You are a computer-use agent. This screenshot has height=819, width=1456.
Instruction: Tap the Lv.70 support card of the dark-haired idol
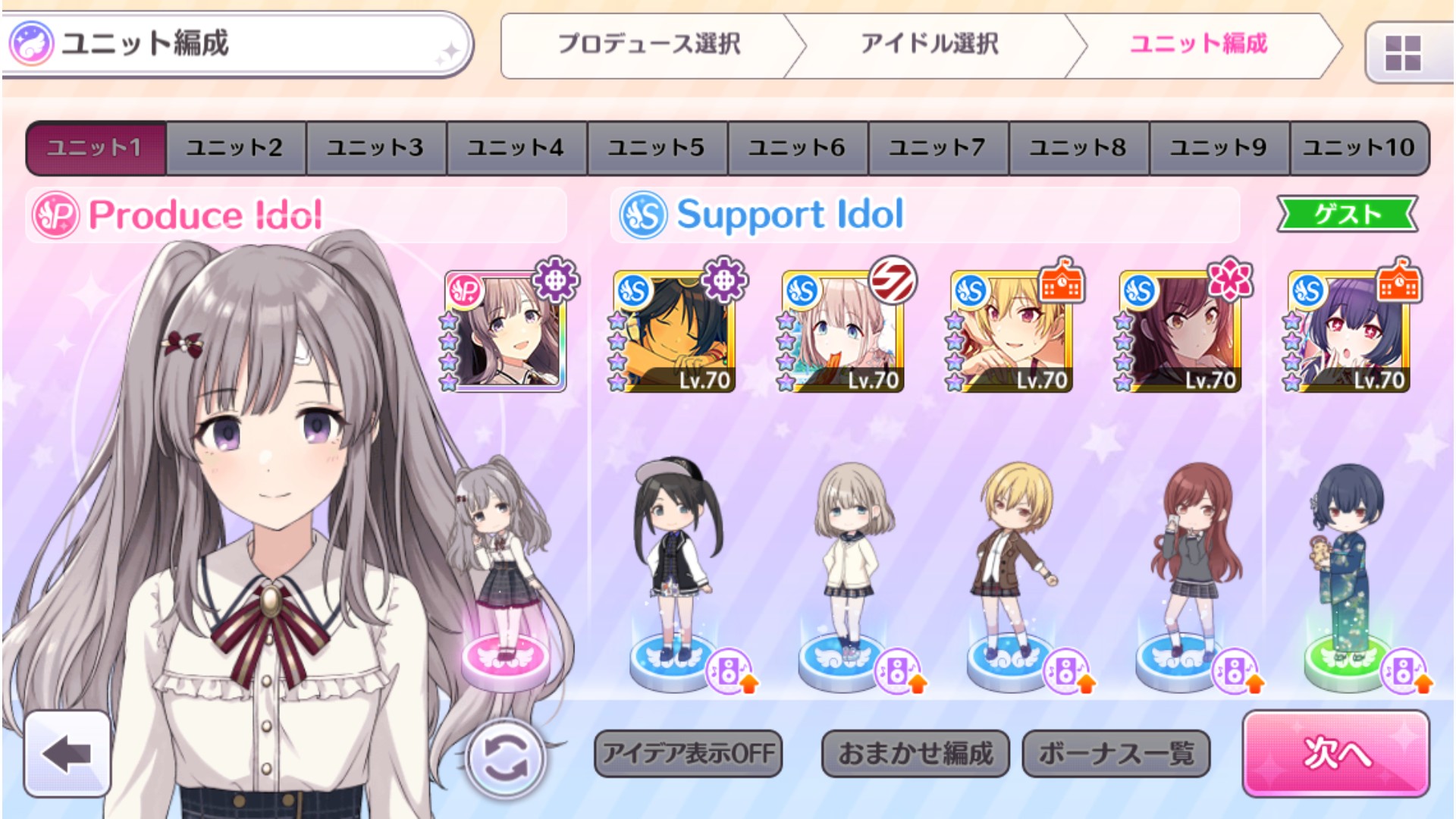click(x=675, y=332)
